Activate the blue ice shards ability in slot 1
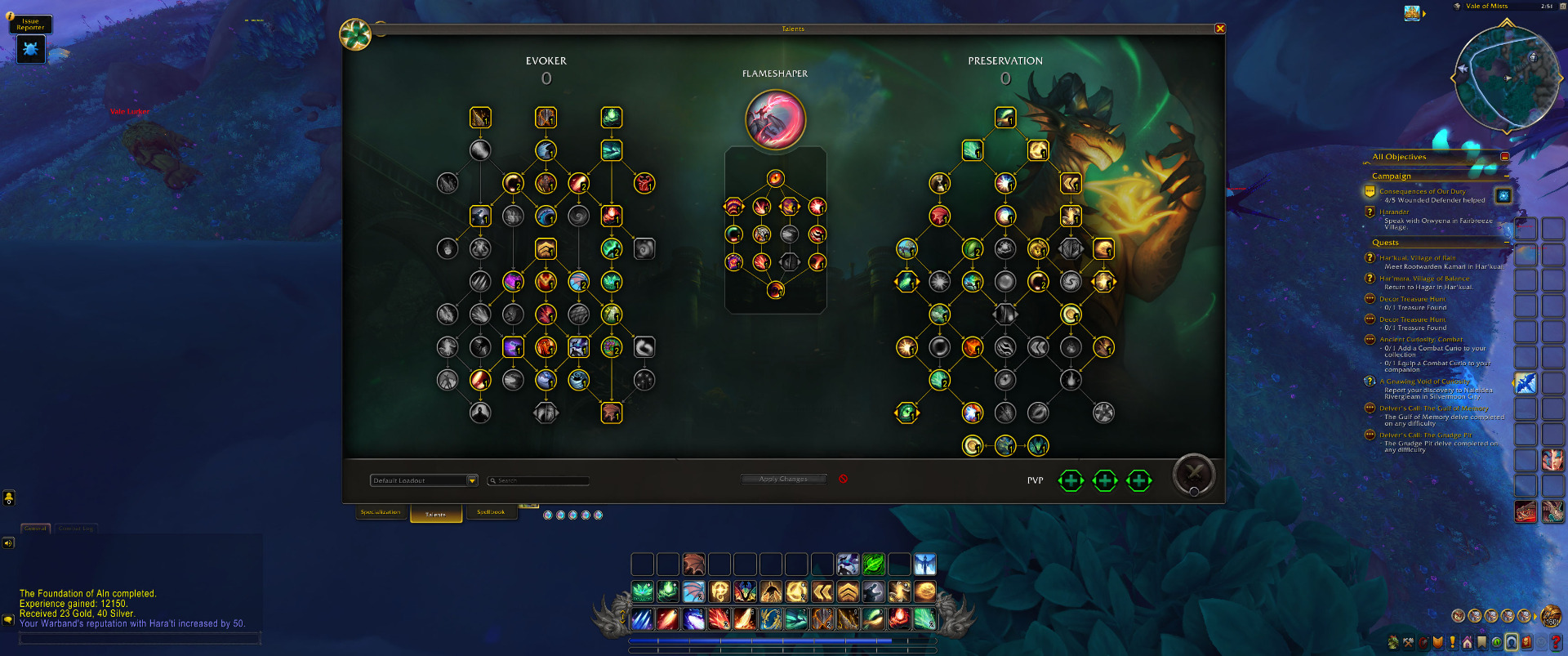This screenshot has height=656, width=1568. click(x=643, y=619)
